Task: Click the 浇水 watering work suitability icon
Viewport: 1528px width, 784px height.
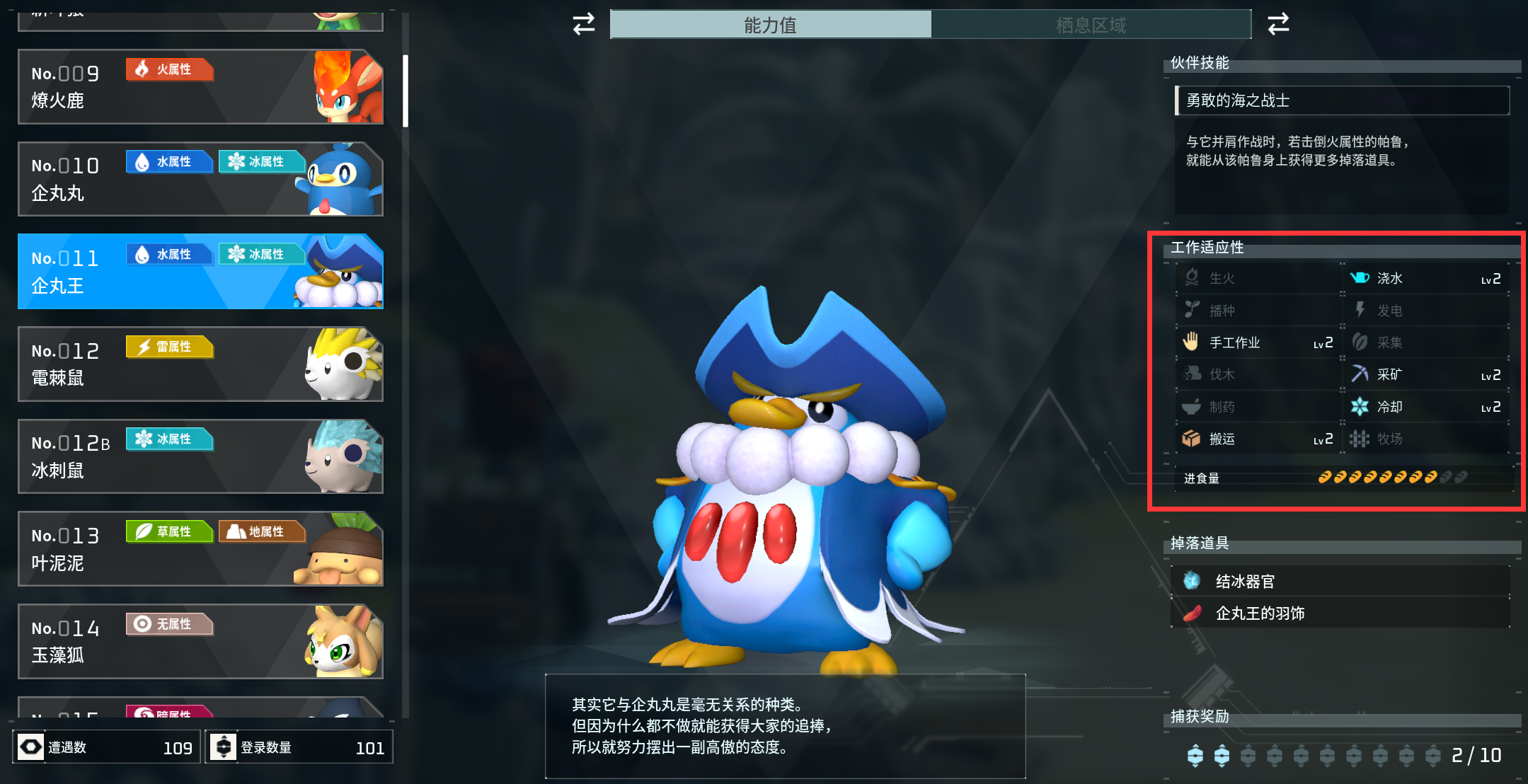Action: (1360, 278)
